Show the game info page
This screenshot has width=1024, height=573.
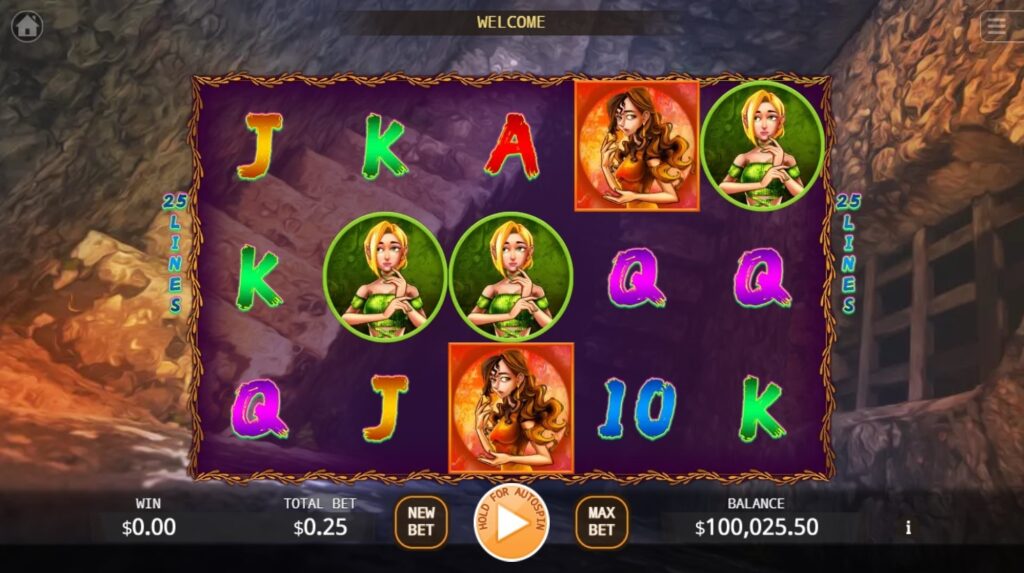click(x=908, y=527)
